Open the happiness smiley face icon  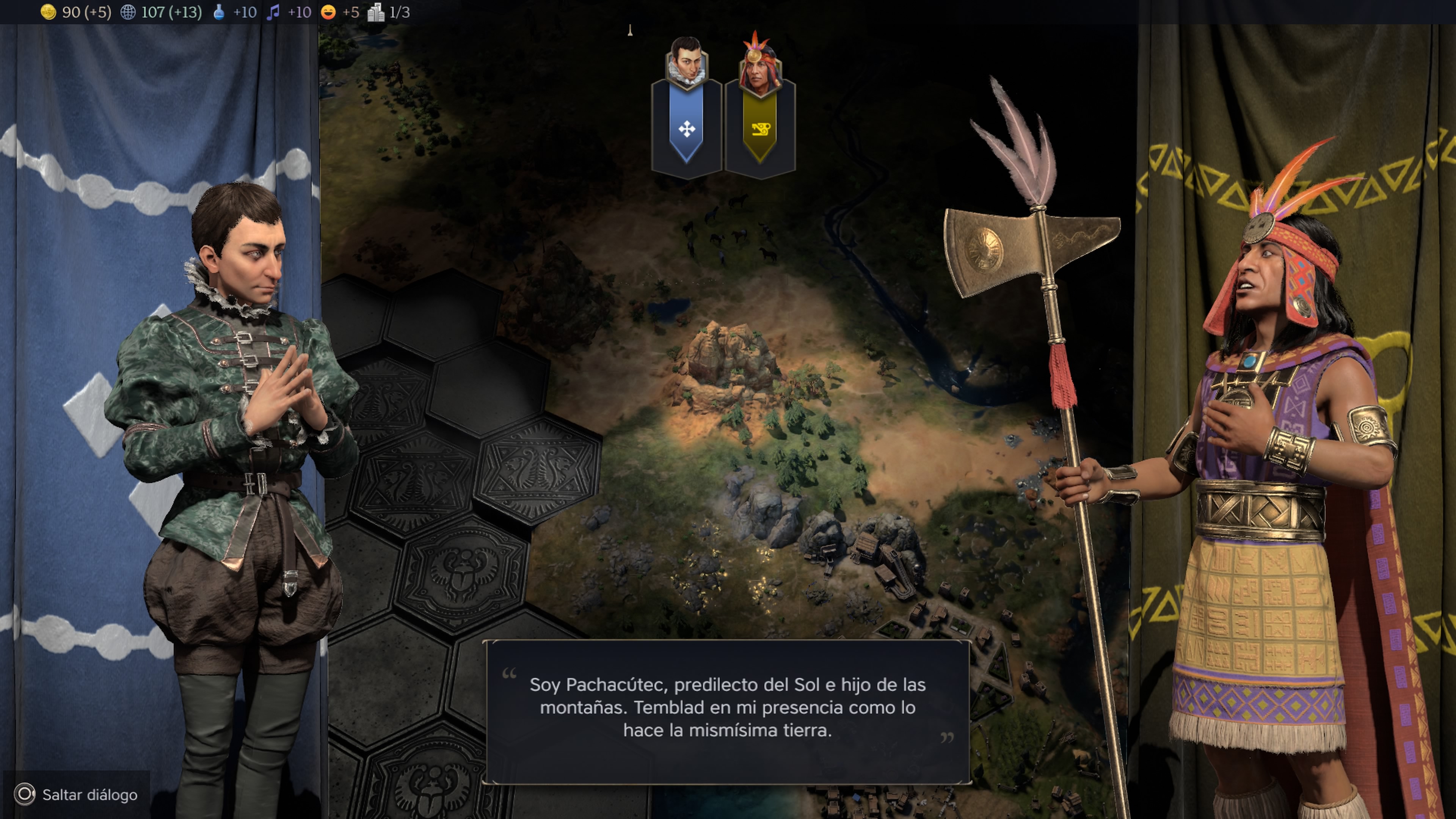coord(328,12)
